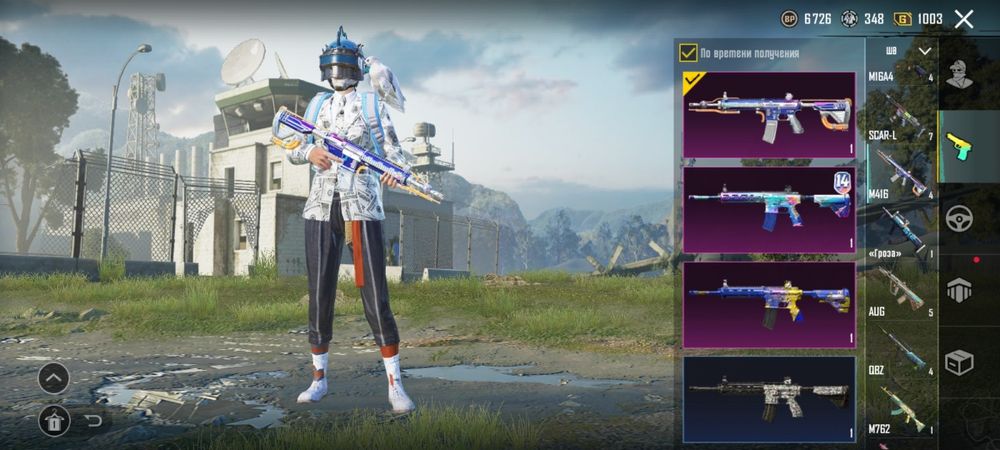
Task: Switch to the character outfit tab
Action: pos(960,73)
